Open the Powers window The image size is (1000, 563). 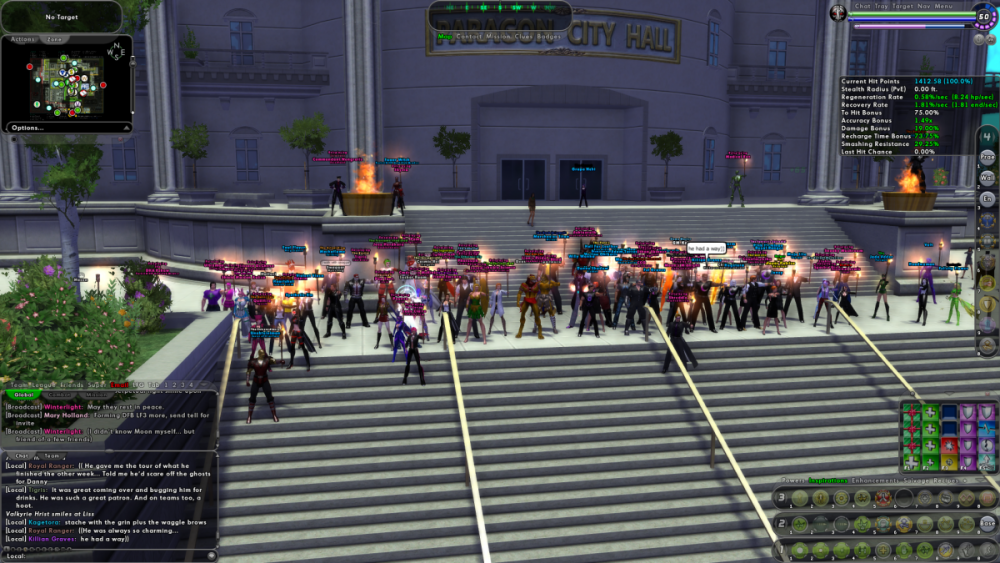[x=791, y=480]
